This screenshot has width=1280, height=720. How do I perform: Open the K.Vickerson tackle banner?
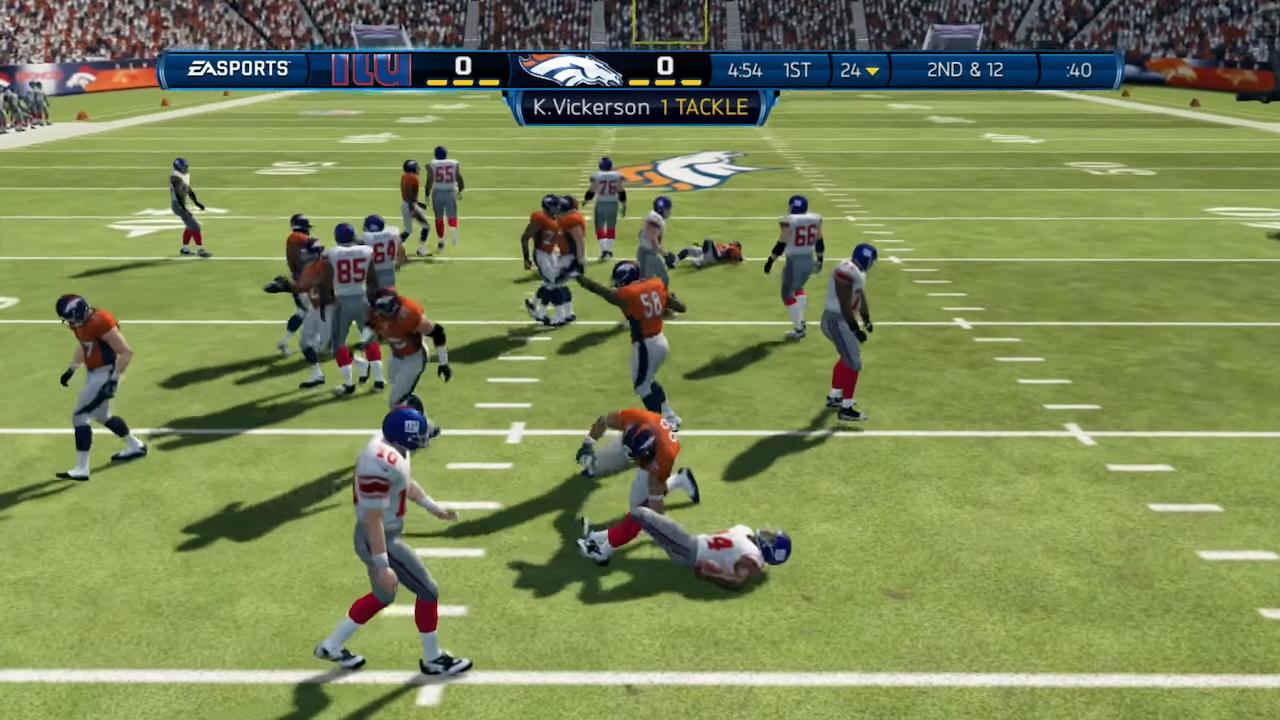click(x=640, y=107)
